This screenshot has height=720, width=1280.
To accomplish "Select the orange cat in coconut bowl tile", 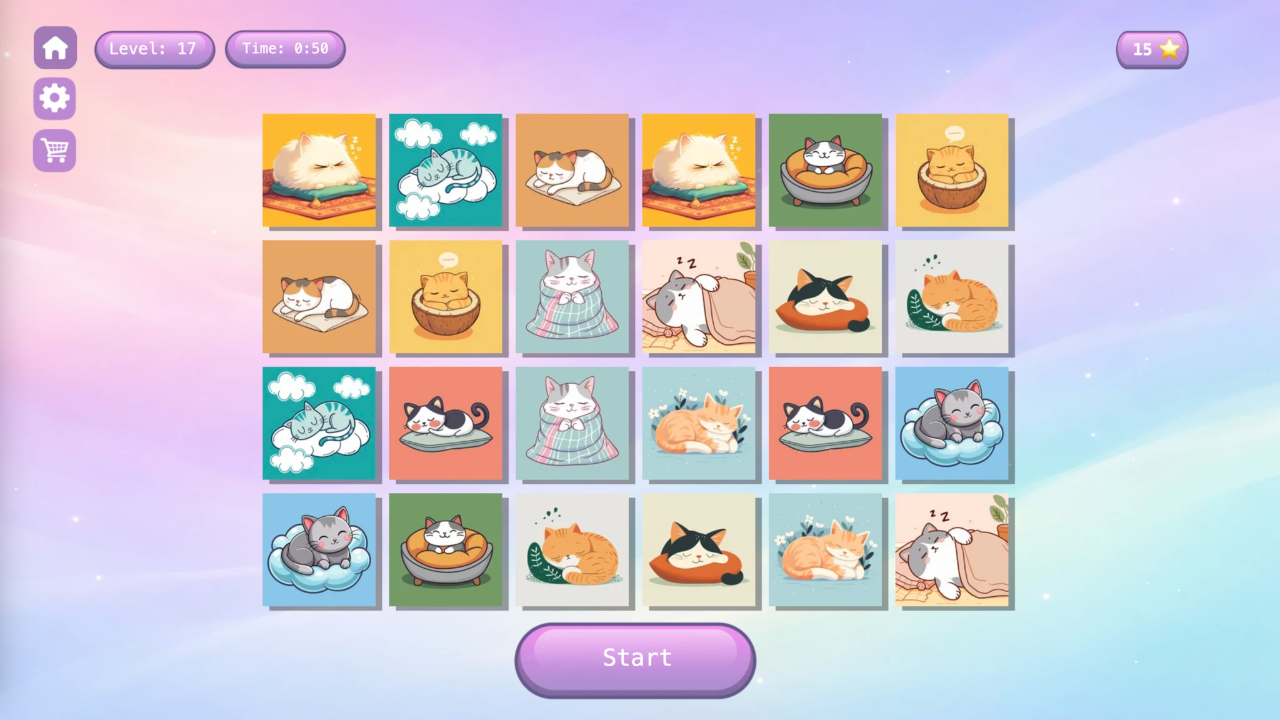I will (x=954, y=170).
